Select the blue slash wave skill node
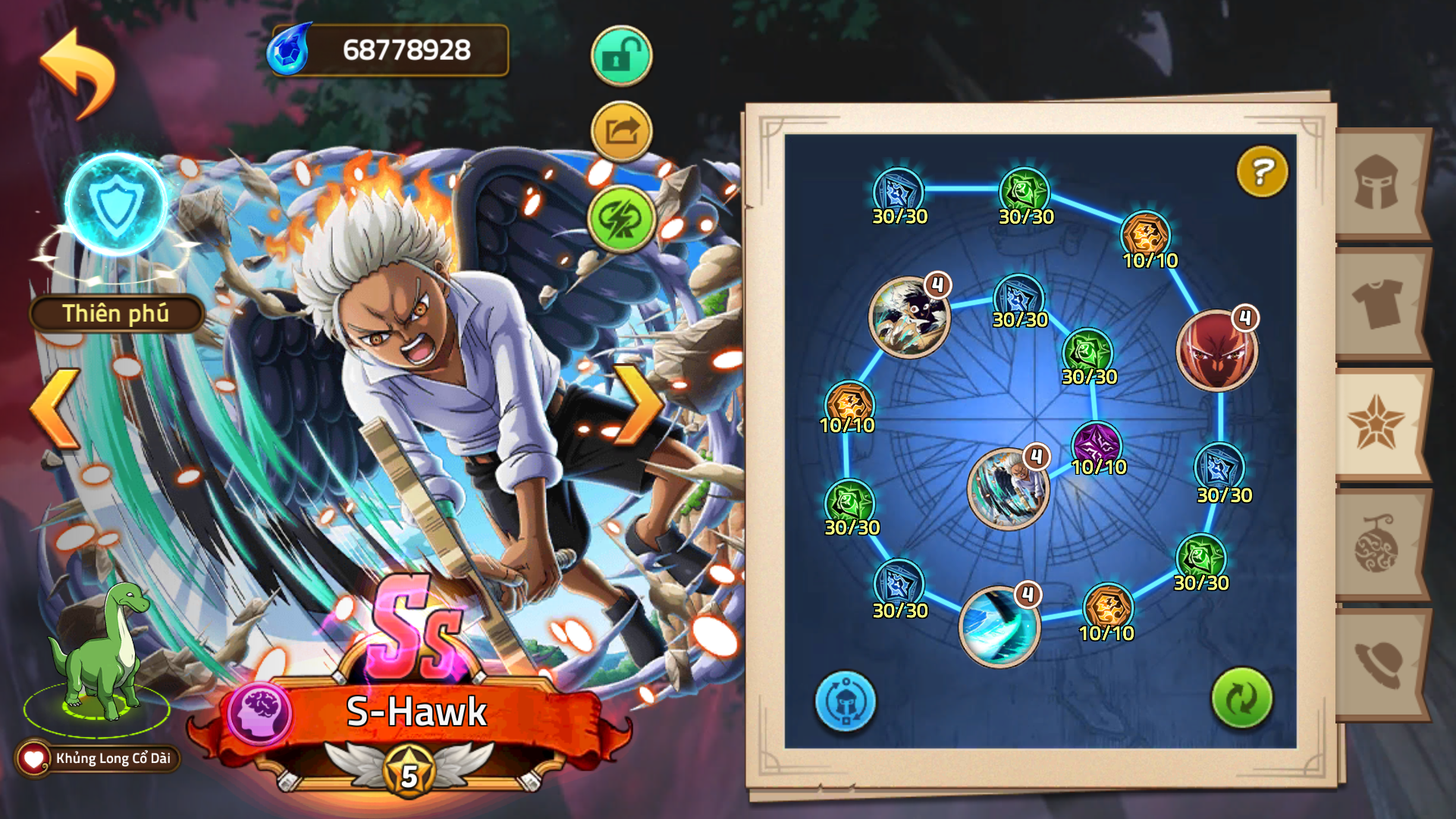The width and height of the screenshot is (1456, 819). pos(999,626)
